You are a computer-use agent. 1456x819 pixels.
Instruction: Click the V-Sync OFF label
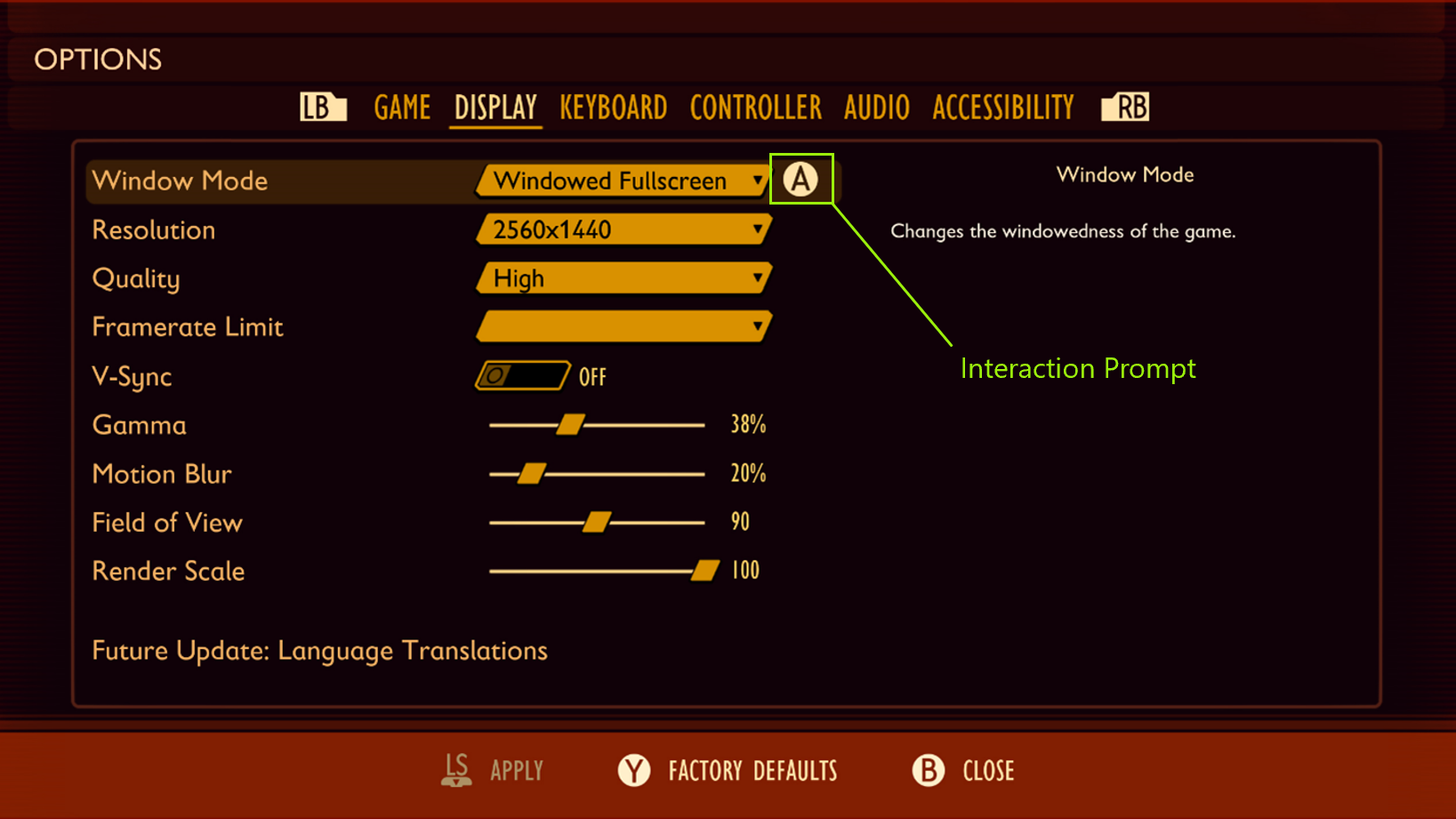[x=592, y=375]
